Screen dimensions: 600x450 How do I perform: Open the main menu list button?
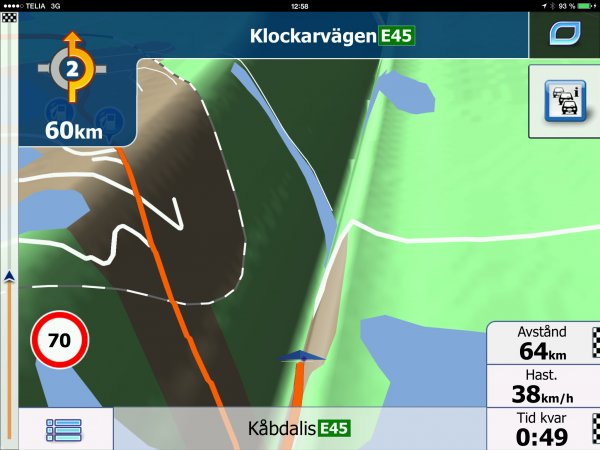[64, 429]
